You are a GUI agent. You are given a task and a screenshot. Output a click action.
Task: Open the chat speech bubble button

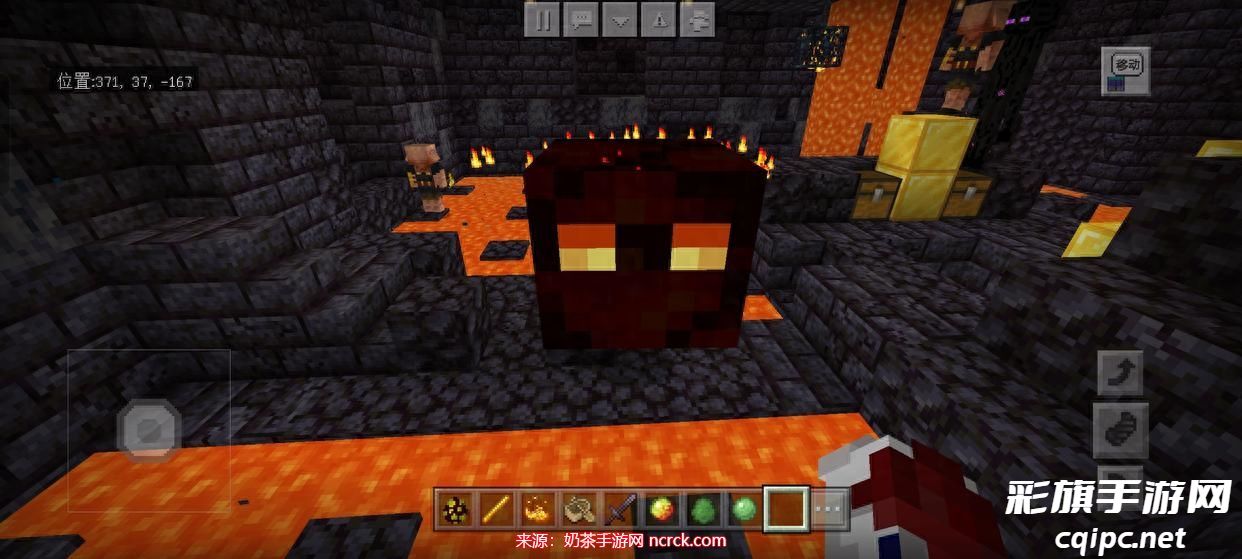pos(581,20)
